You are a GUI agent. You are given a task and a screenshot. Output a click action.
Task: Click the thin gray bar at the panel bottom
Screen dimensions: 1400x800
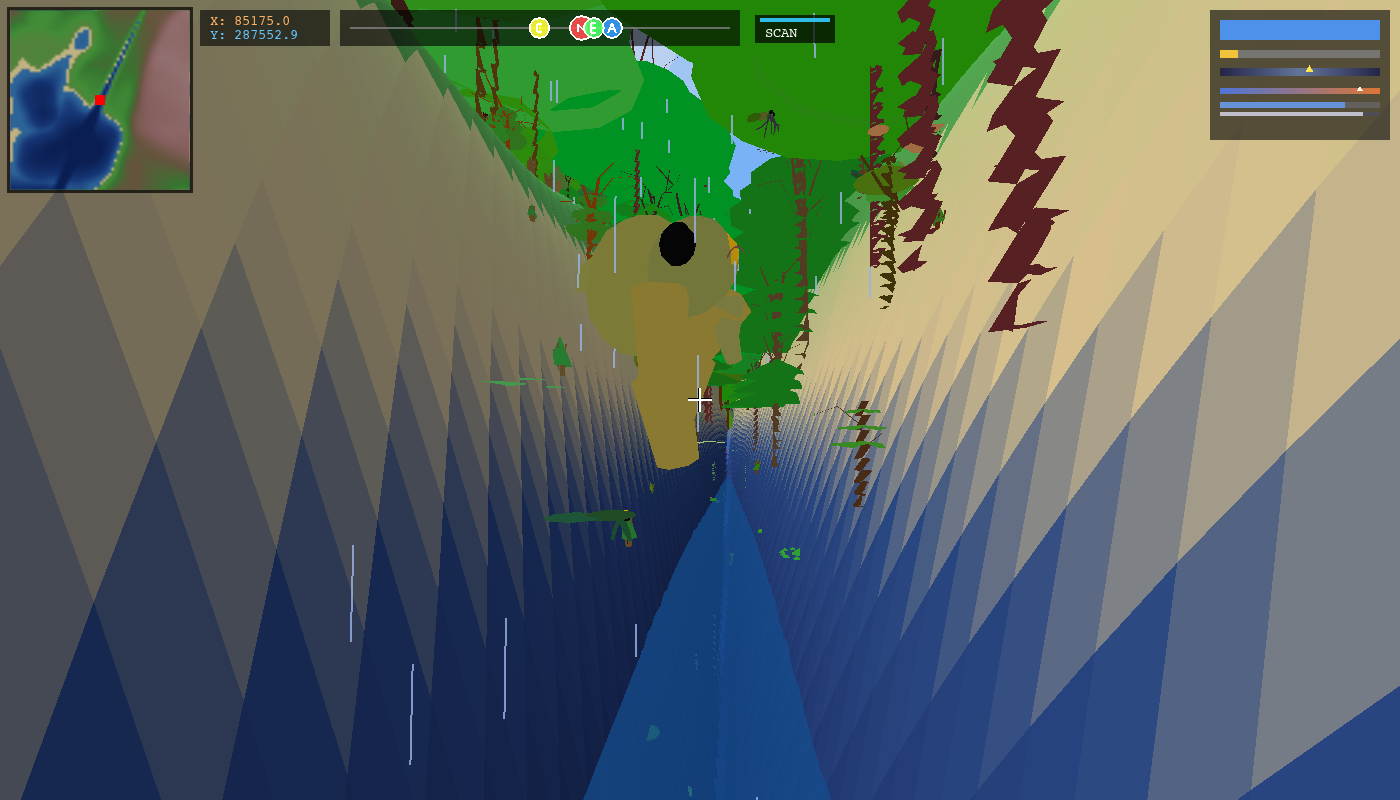click(x=1290, y=114)
